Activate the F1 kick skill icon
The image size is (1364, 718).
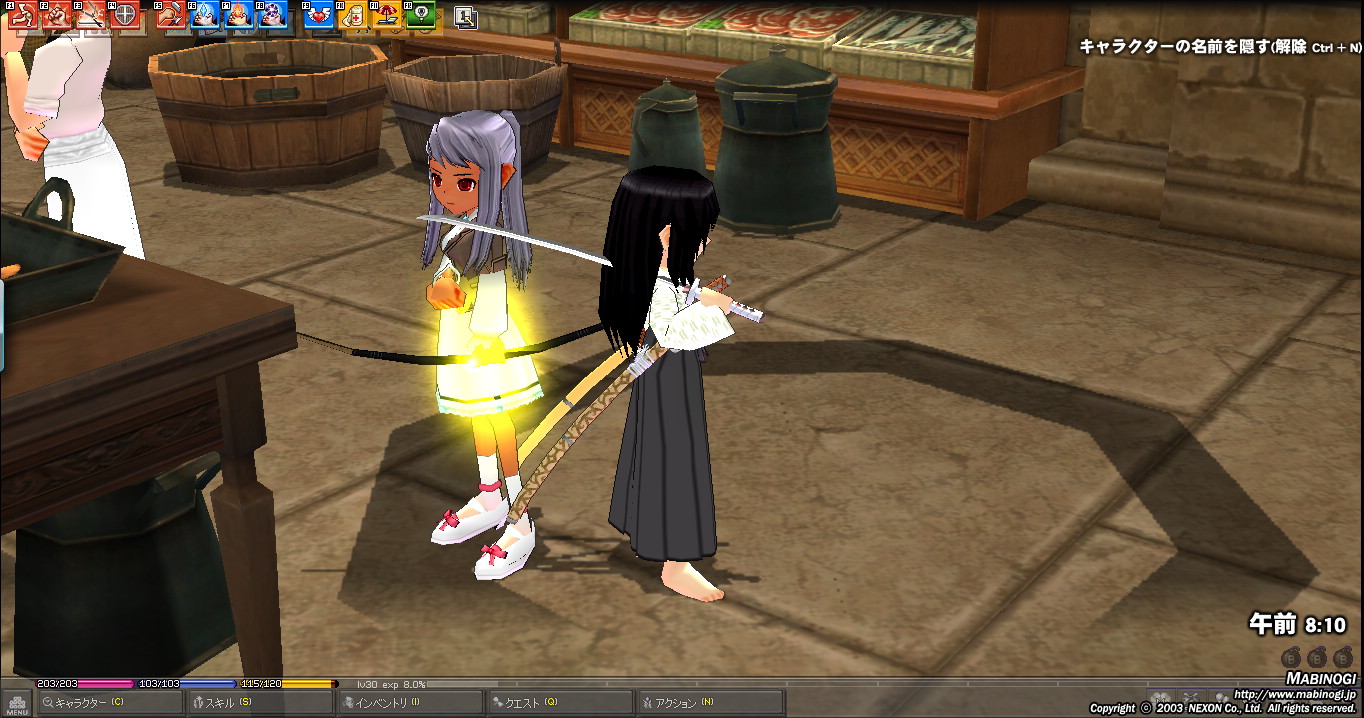coord(23,14)
